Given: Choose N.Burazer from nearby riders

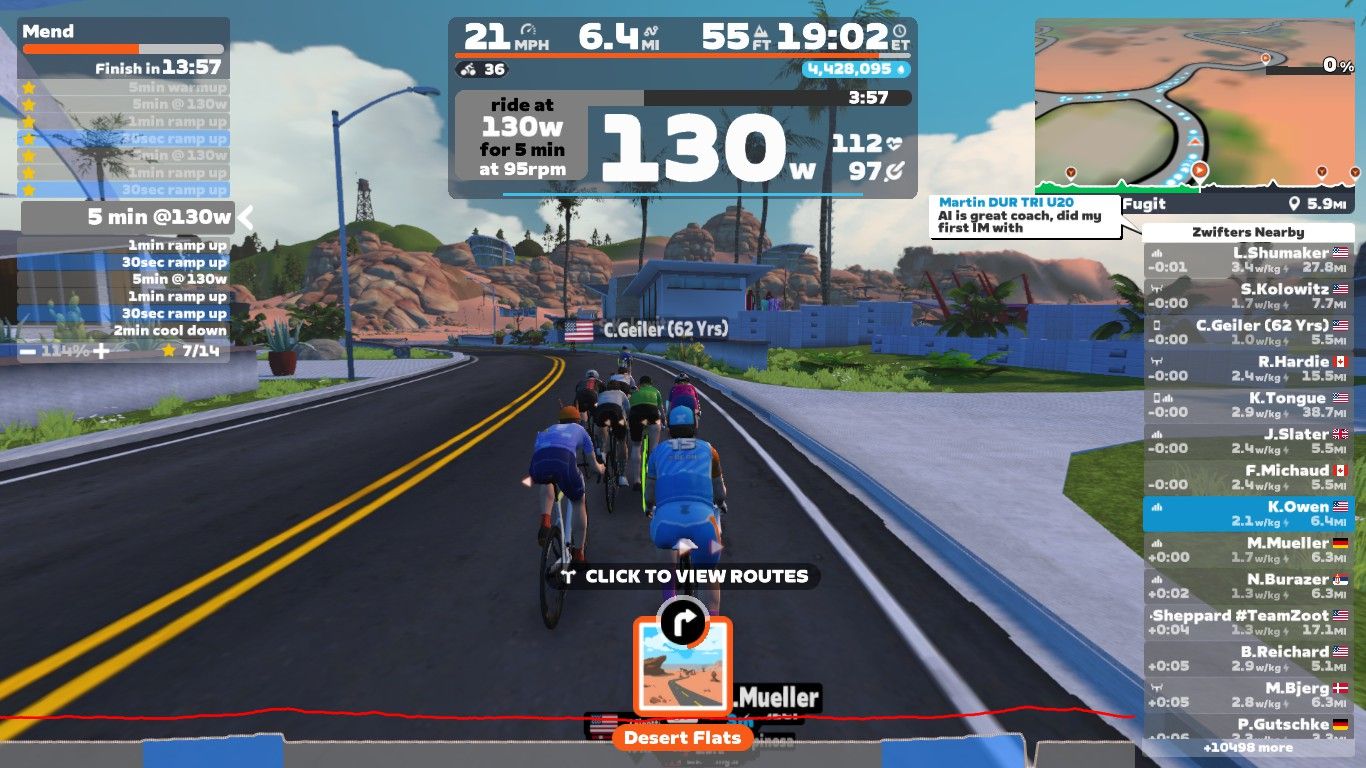Looking at the screenshot, I should pyautogui.click(x=1248, y=587).
